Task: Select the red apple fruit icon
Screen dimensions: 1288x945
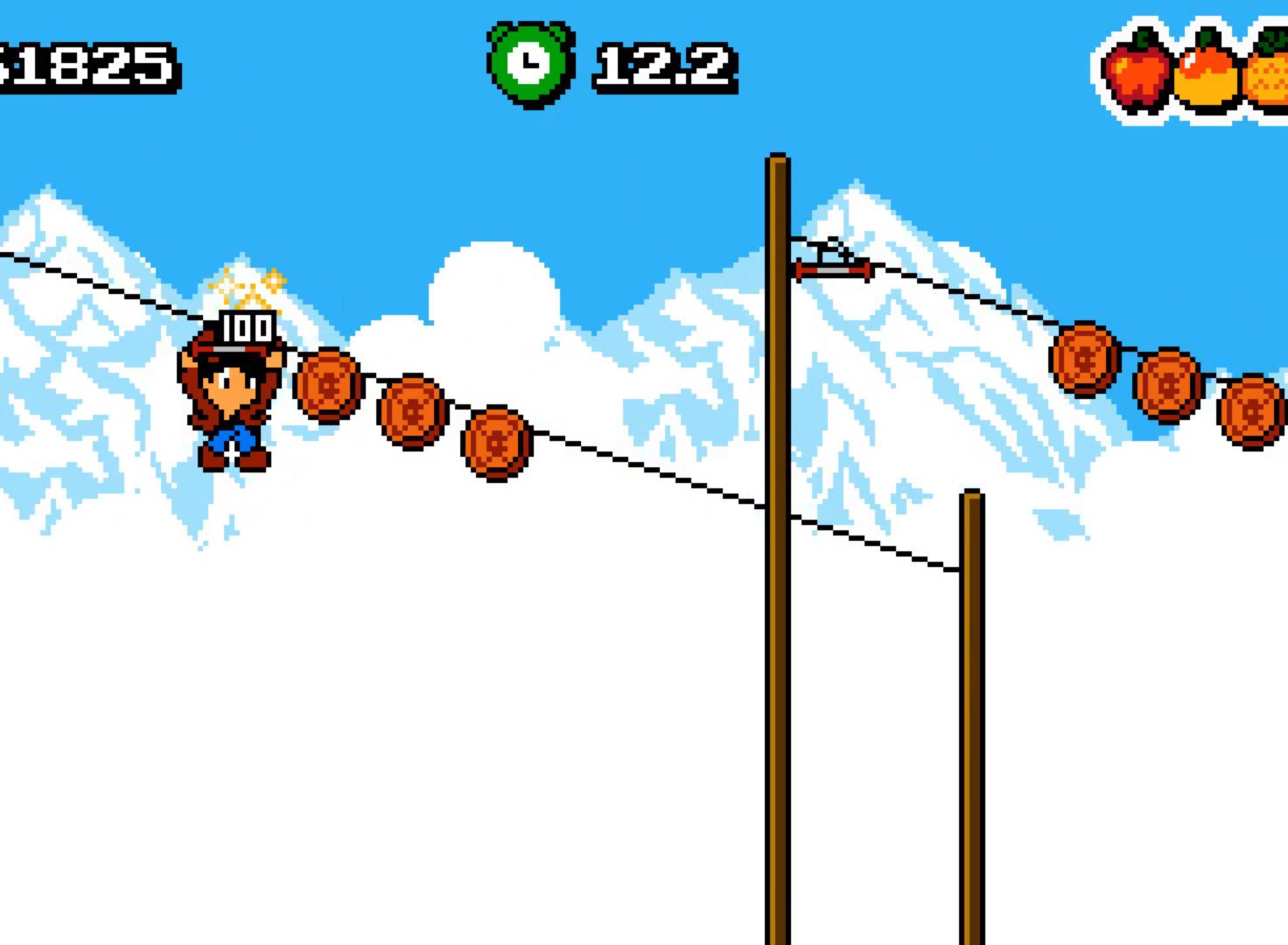Action: point(1137,70)
